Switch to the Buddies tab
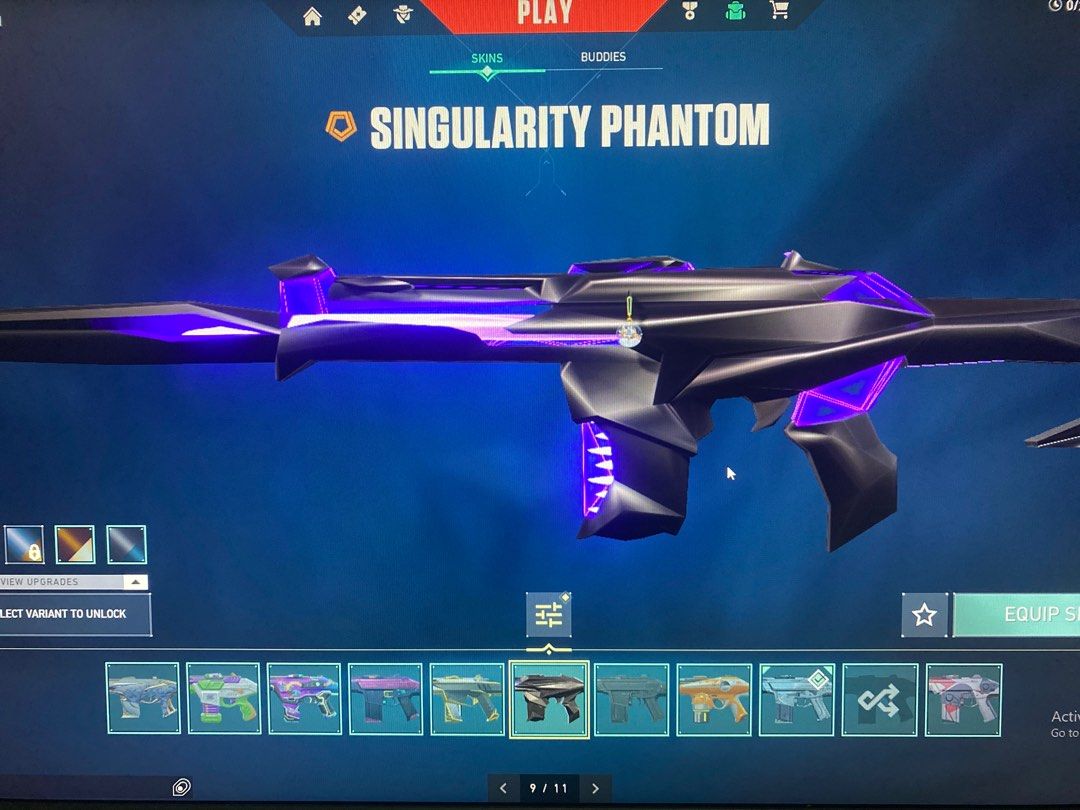This screenshot has width=1080, height=810. point(603,57)
